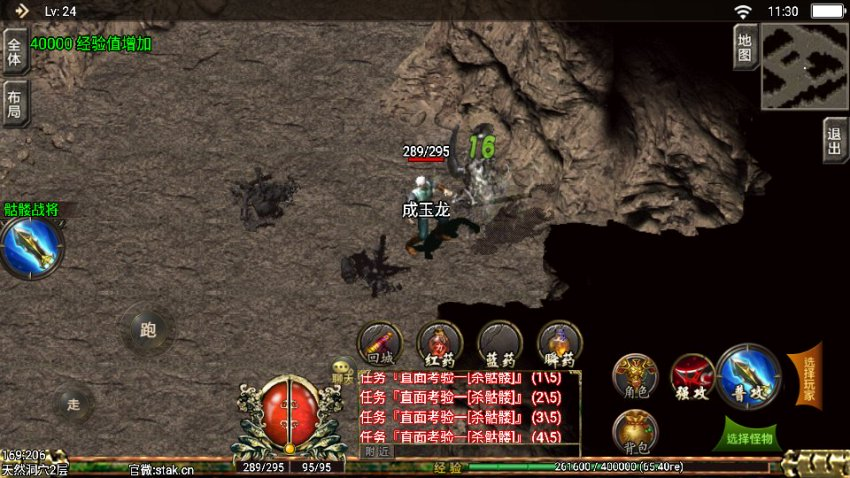Activate the 普攻 normal attack
Image resolution: width=850 pixels, height=478 pixels.
pyautogui.click(x=747, y=373)
